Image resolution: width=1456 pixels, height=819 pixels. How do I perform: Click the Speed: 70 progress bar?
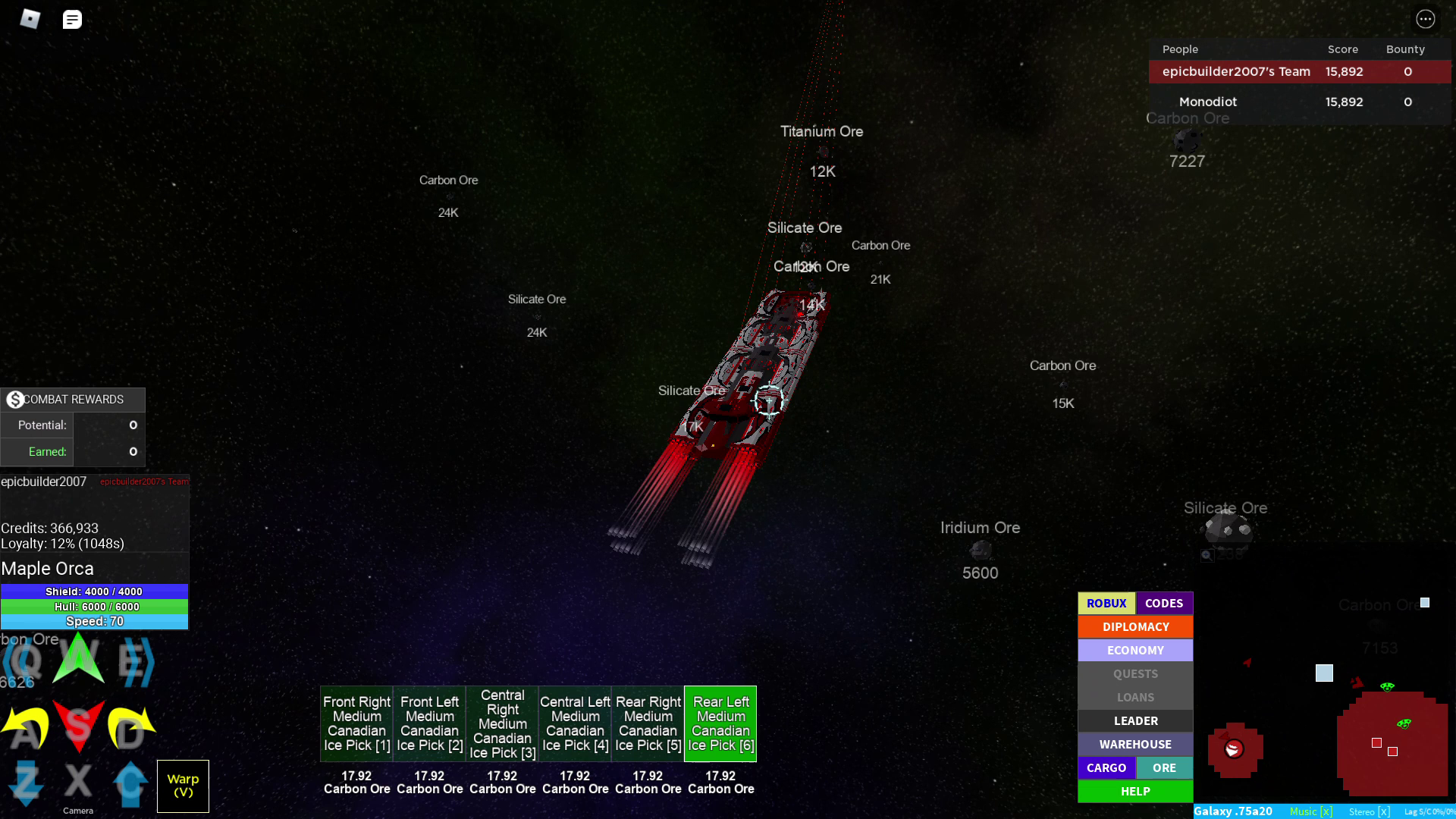[95, 620]
